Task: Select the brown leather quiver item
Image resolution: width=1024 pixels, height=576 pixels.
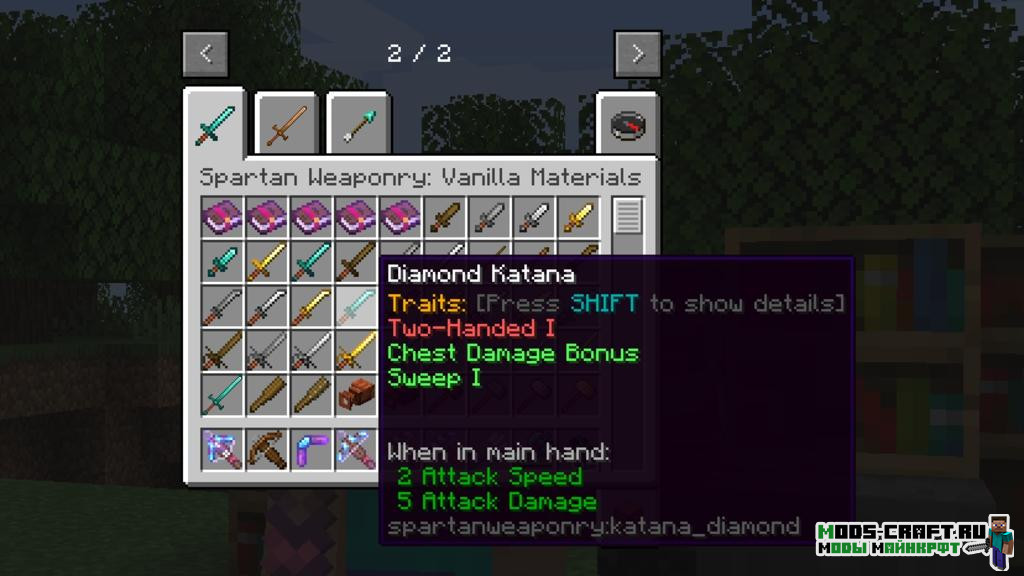Action: (x=357, y=393)
